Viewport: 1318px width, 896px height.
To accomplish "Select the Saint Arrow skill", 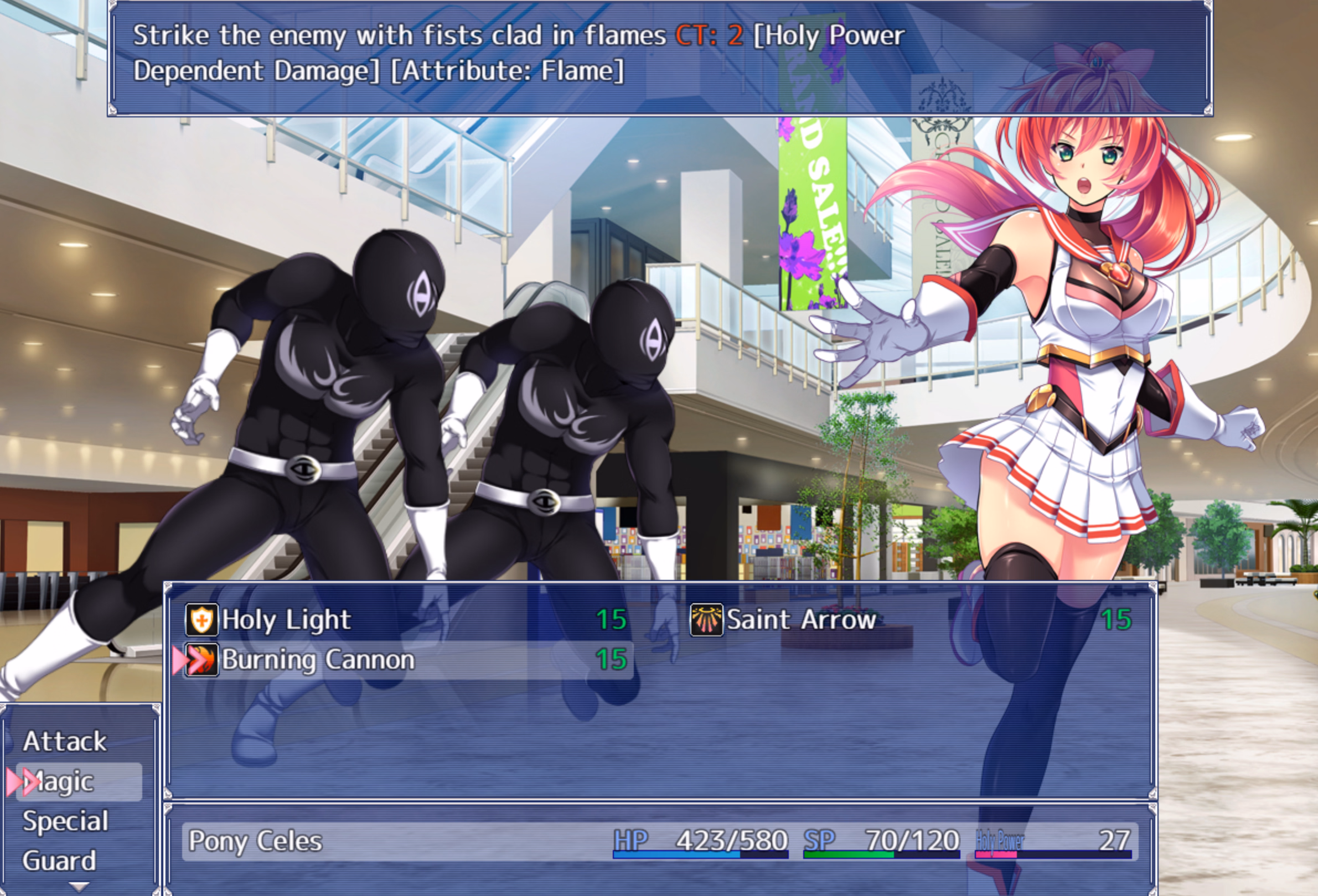I will pyautogui.click(x=800, y=620).
